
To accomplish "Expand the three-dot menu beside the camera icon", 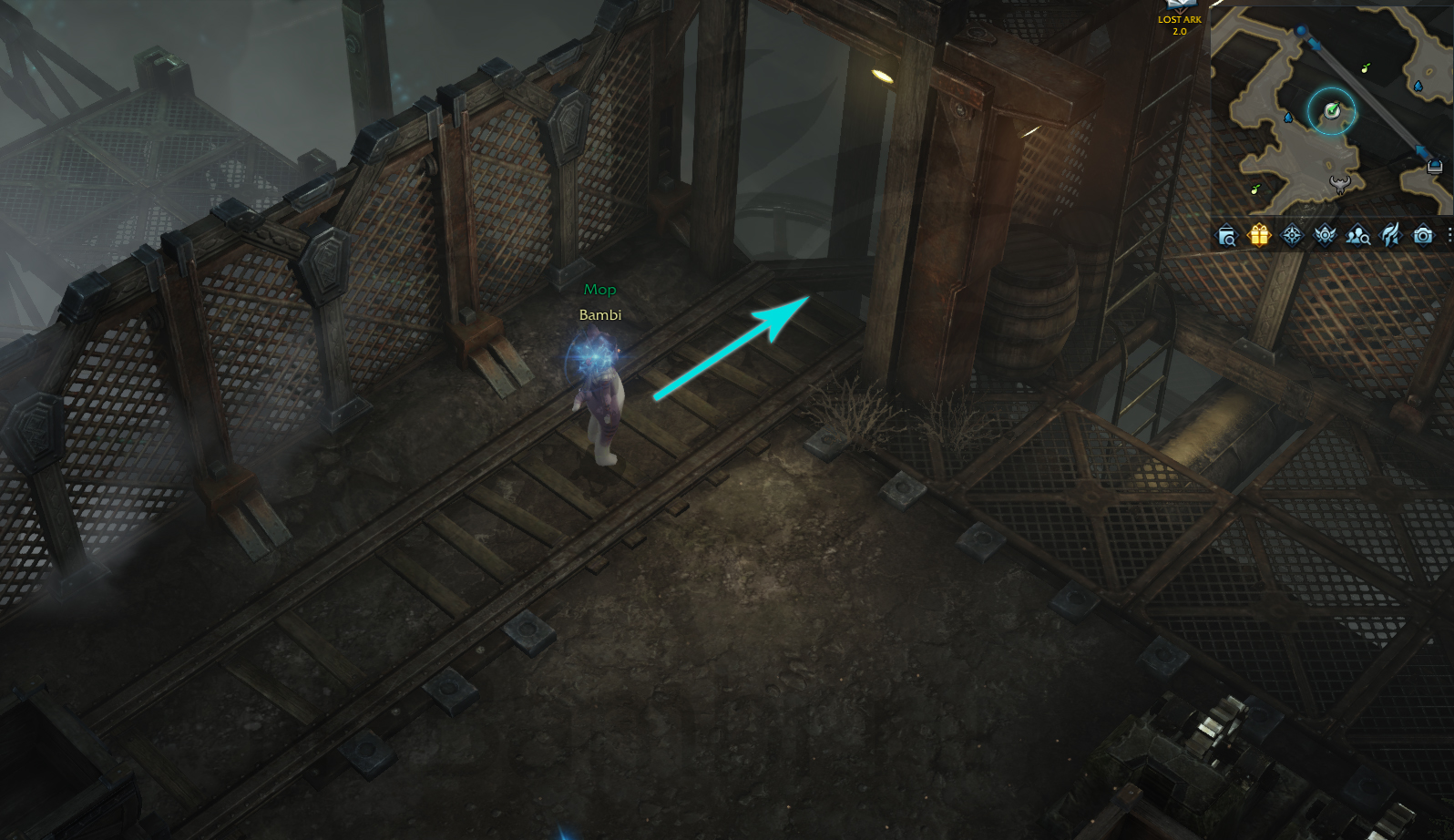I will coord(1449,236).
